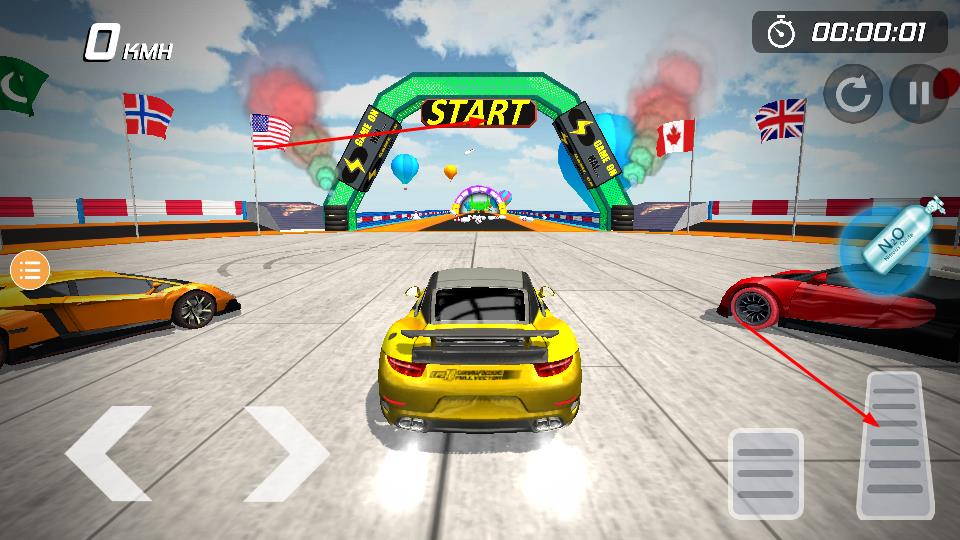Hit the brake pedal
Image resolution: width=960 pixels, height=540 pixels.
click(765, 473)
